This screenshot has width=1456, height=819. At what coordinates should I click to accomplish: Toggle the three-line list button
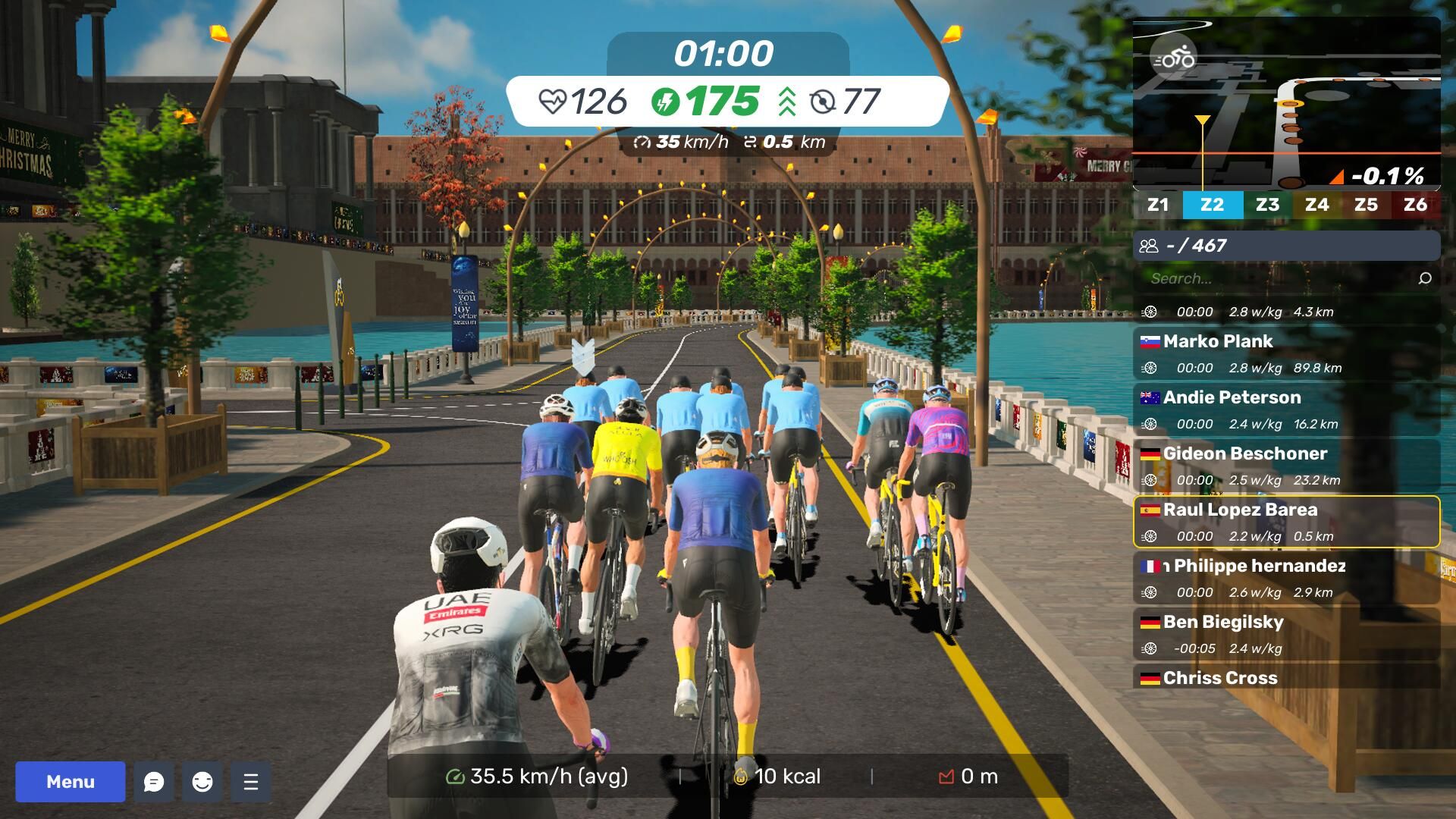[251, 782]
